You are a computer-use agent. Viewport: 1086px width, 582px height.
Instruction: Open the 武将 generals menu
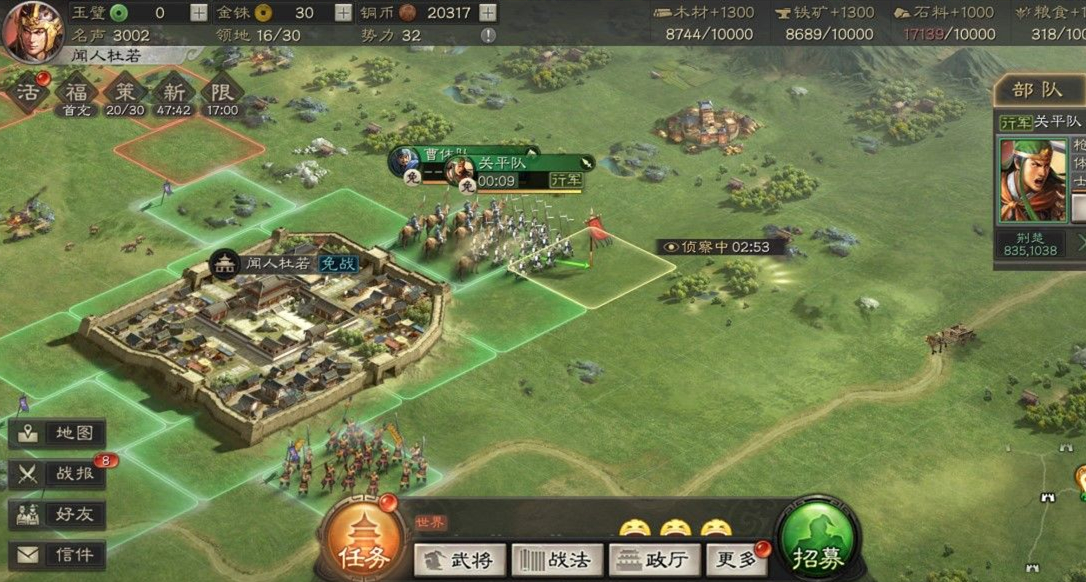(x=459, y=559)
